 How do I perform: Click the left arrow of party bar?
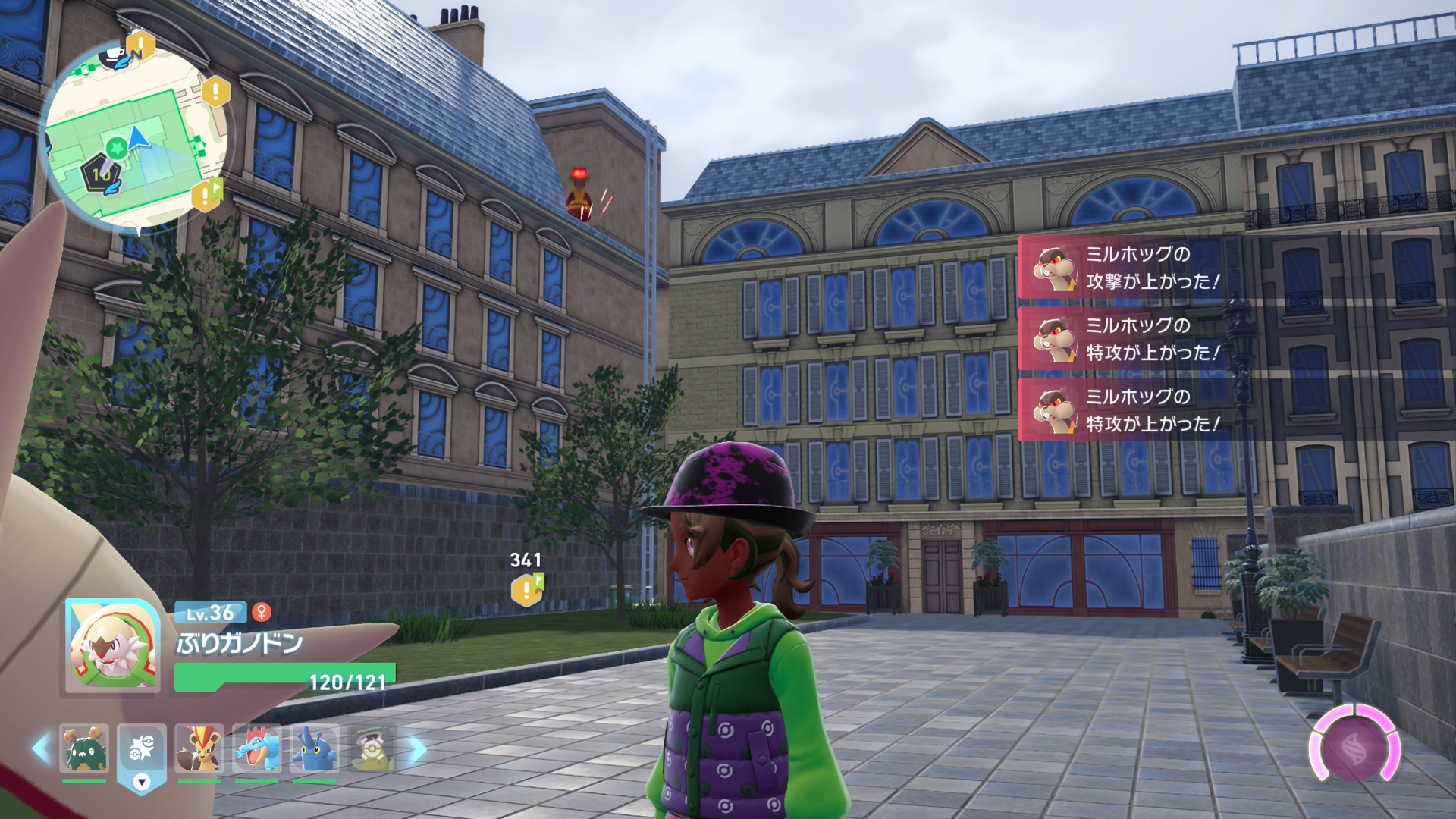tap(41, 748)
